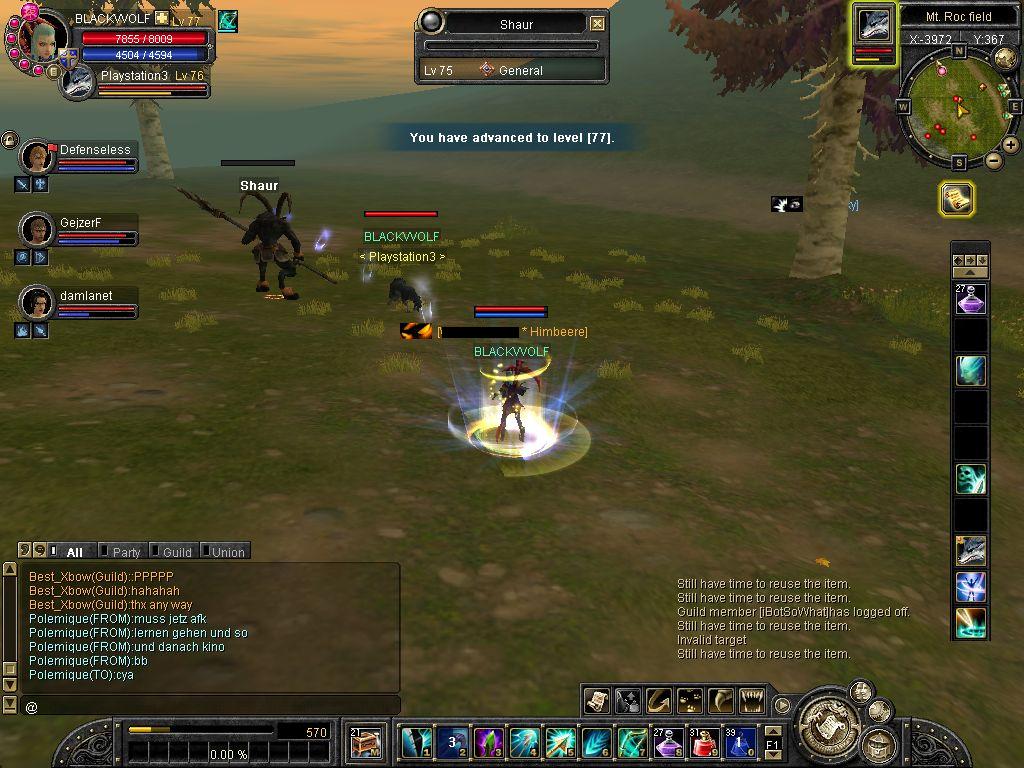Open the glowing quest scroll icon
1024x768 pixels.
point(957,199)
